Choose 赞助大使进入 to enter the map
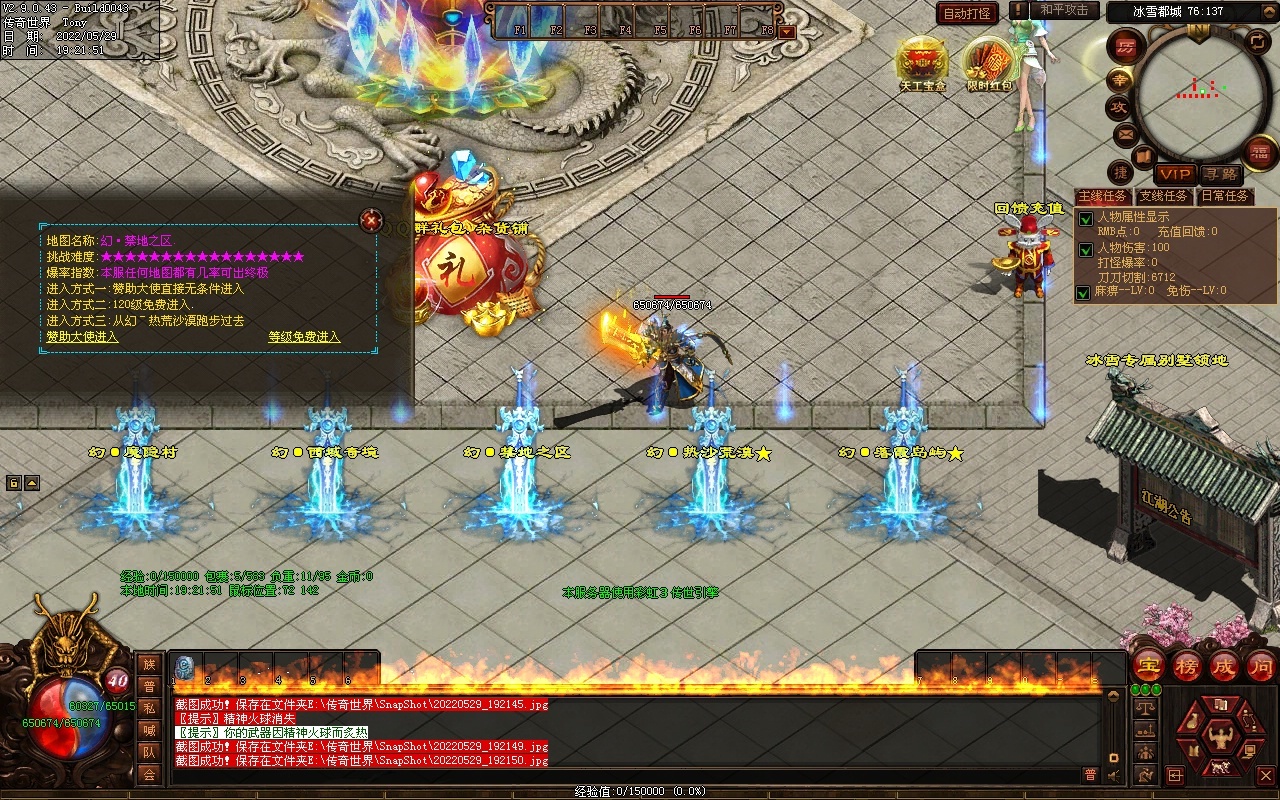 82,337
